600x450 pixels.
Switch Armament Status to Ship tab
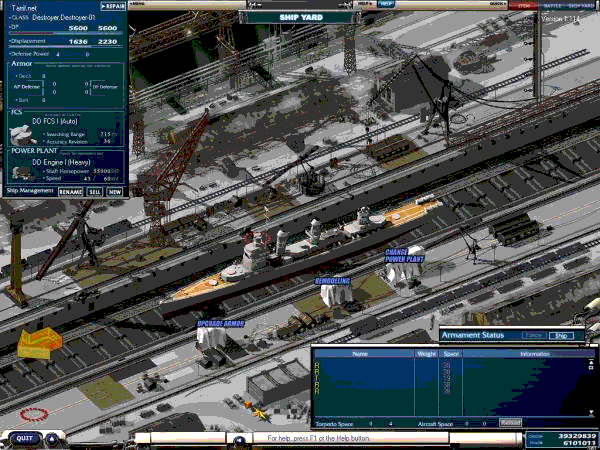[564, 335]
